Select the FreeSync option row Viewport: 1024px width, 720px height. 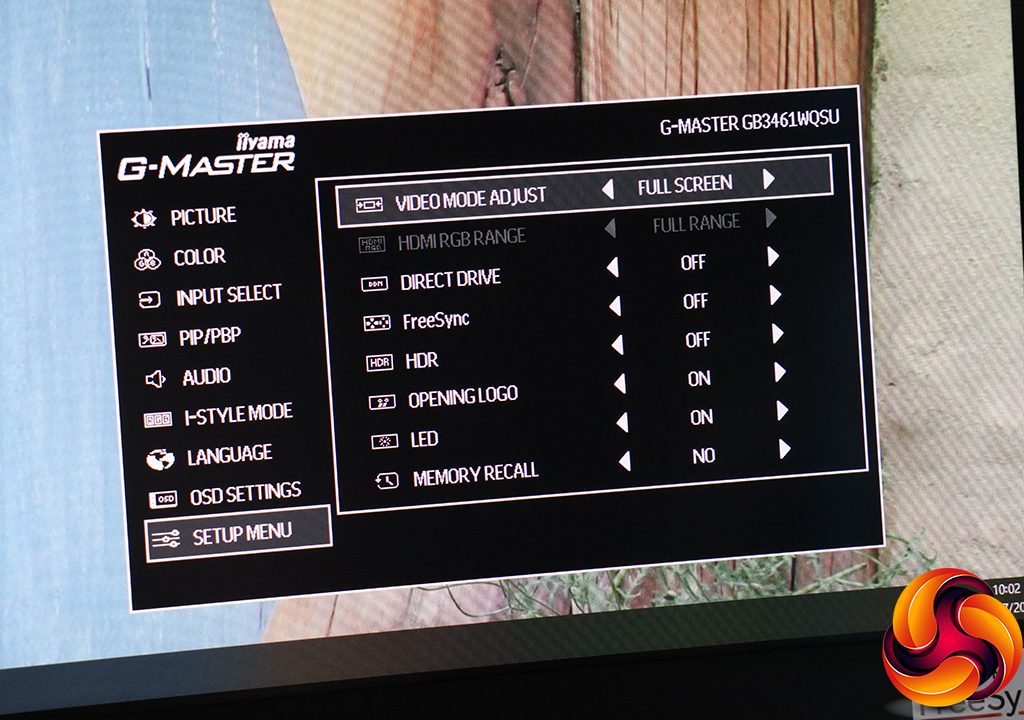(x=435, y=322)
